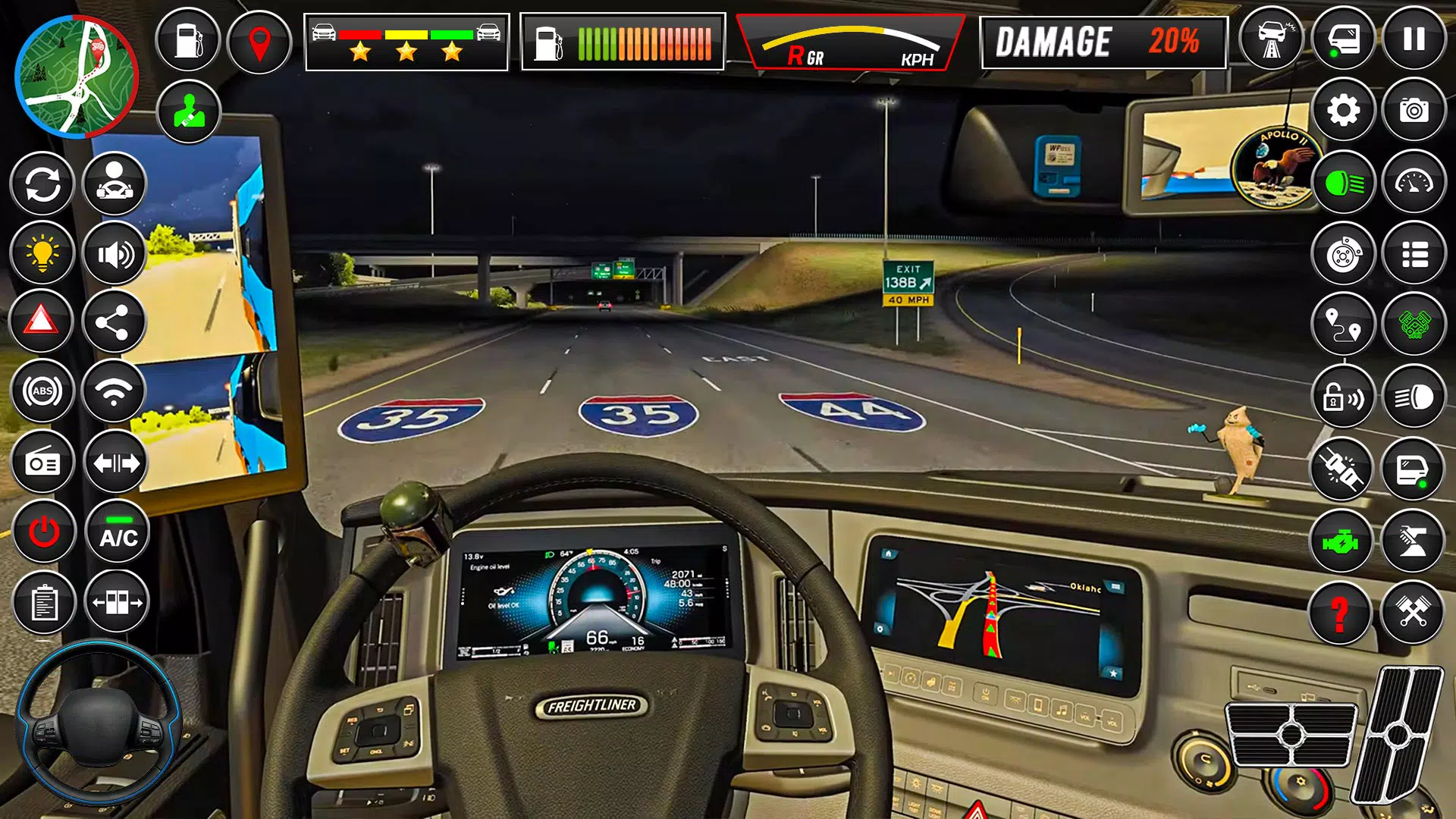Sound the horn speaker button
The width and height of the screenshot is (1456, 819).
[115, 254]
